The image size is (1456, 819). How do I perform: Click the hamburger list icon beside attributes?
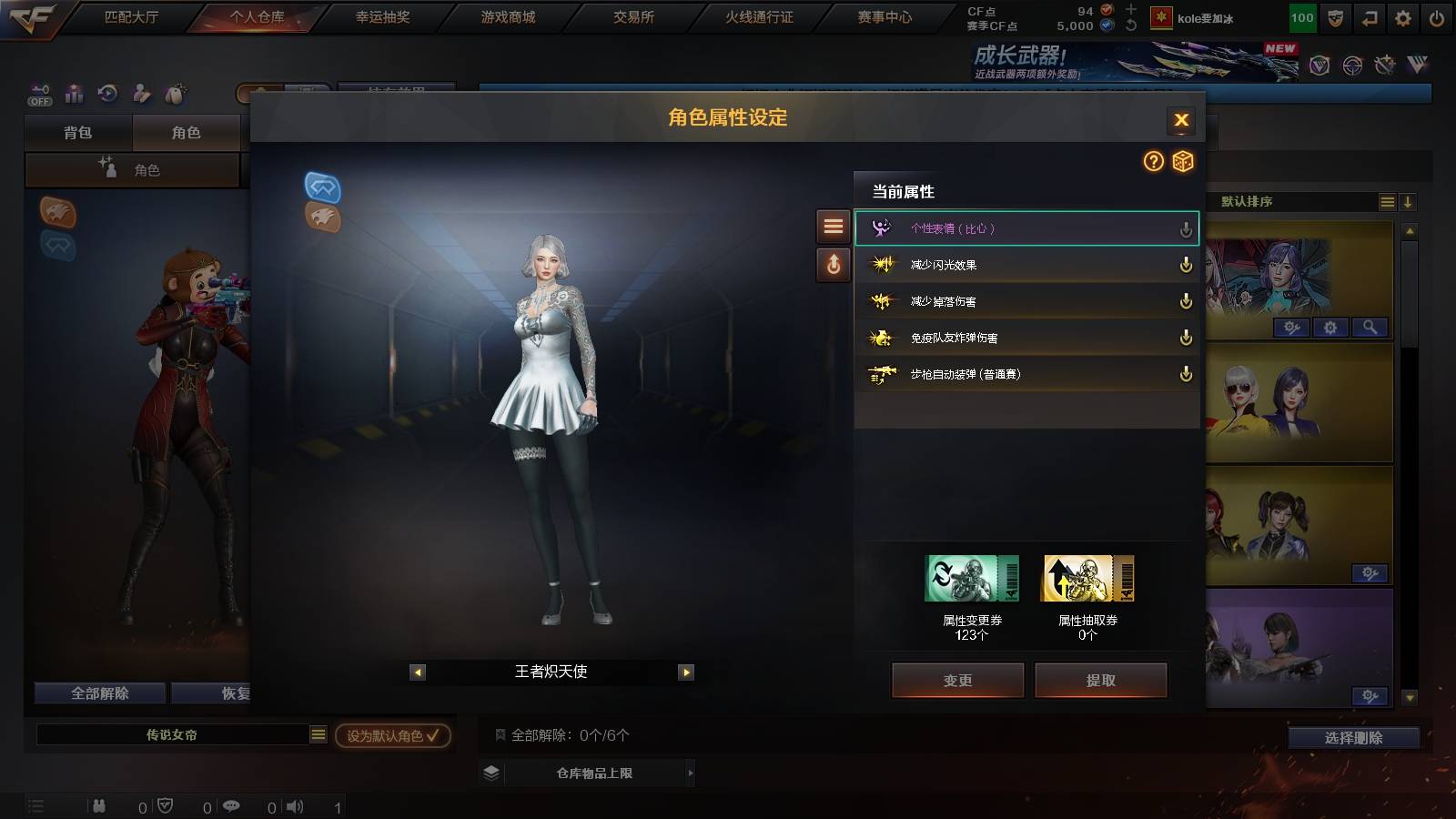[x=833, y=227]
